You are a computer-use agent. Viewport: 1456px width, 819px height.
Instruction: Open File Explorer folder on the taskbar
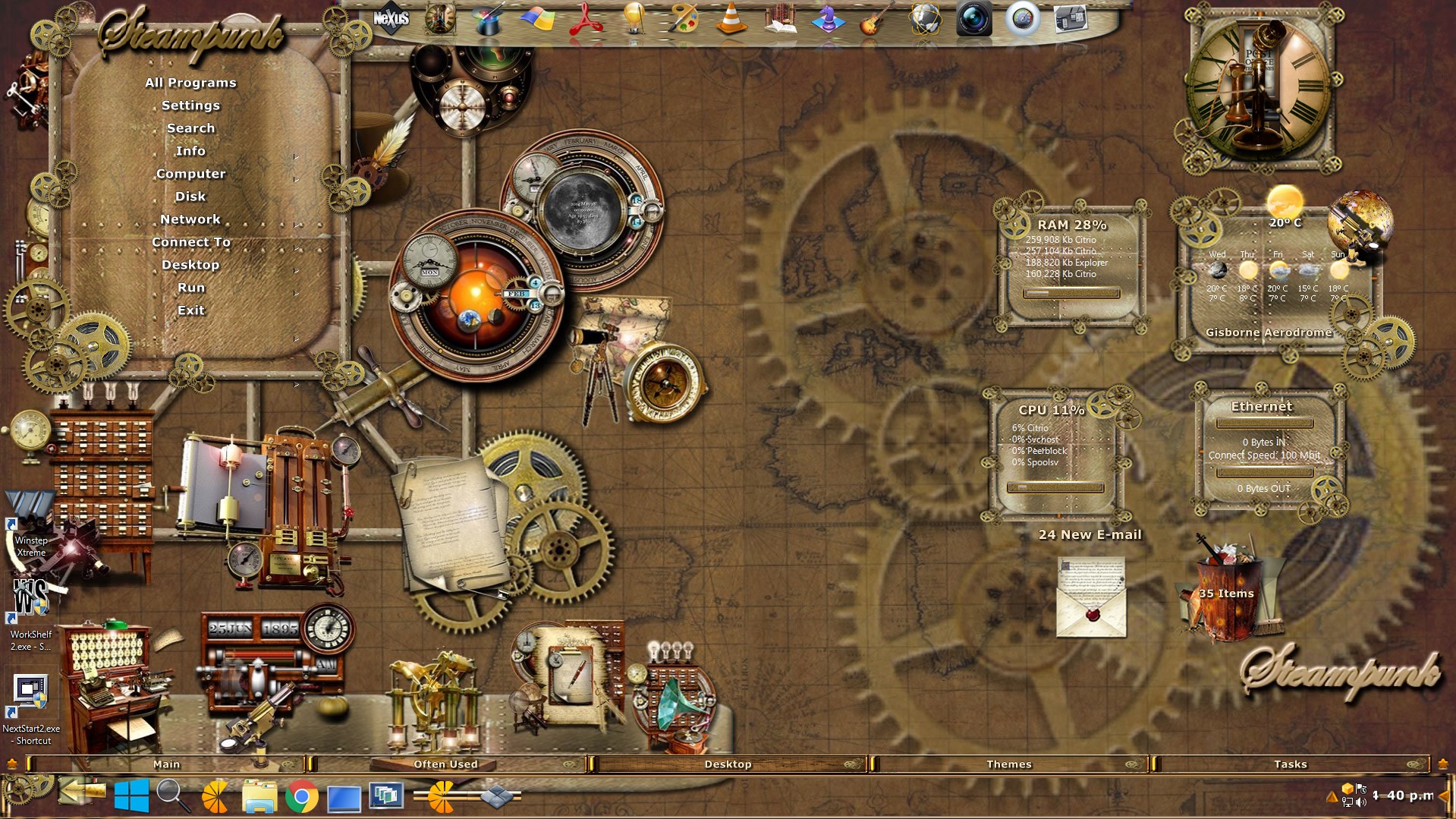pos(259,797)
